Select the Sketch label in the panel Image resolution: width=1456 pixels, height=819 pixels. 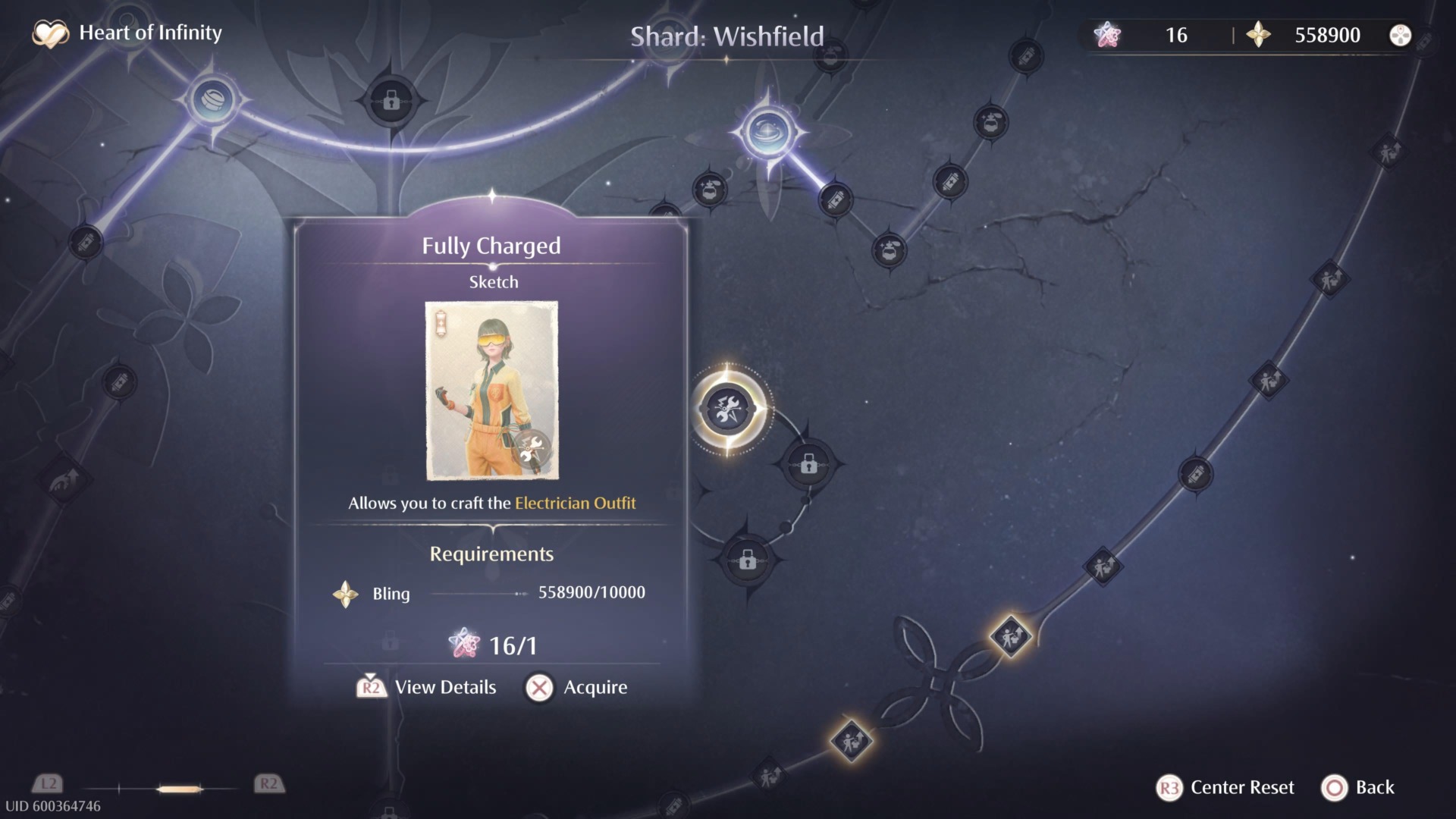492,281
